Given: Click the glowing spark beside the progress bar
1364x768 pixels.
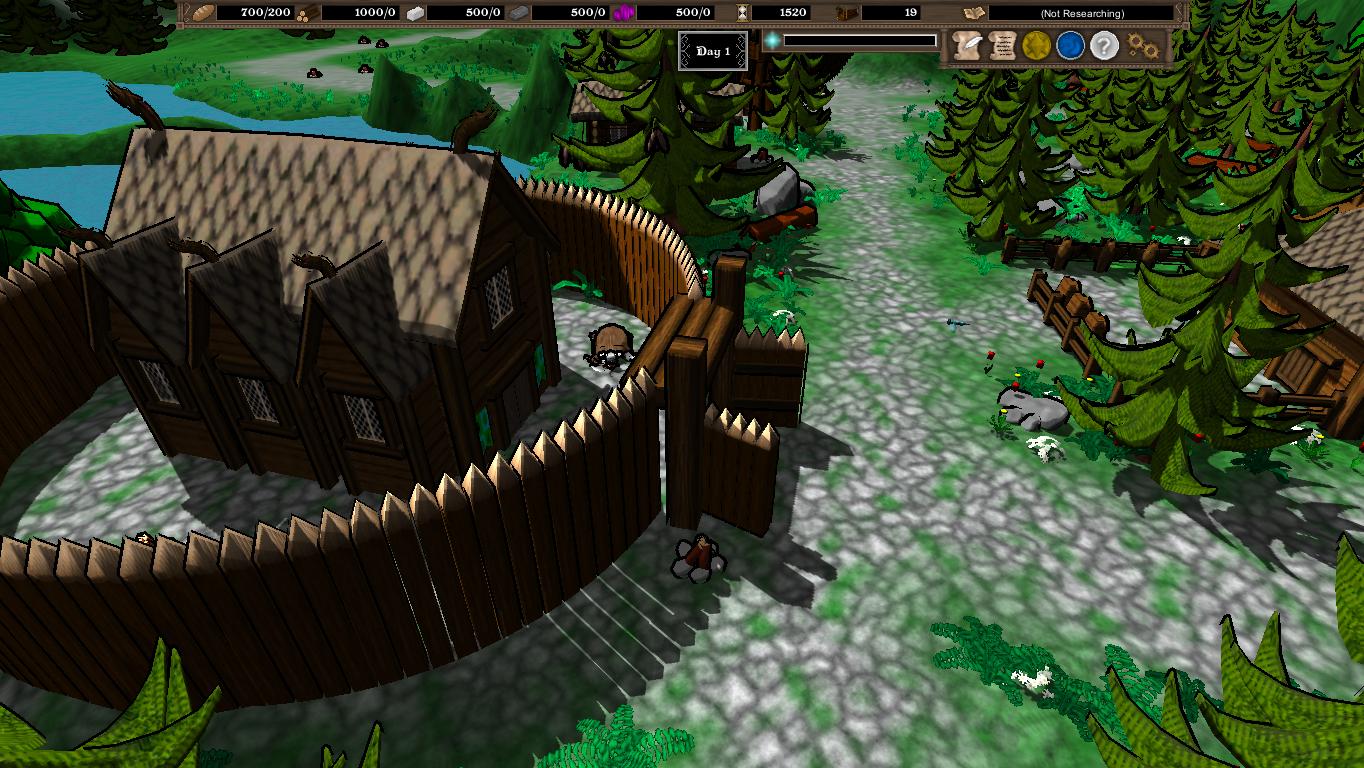Looking at the screenshot, I should point(771,41).
